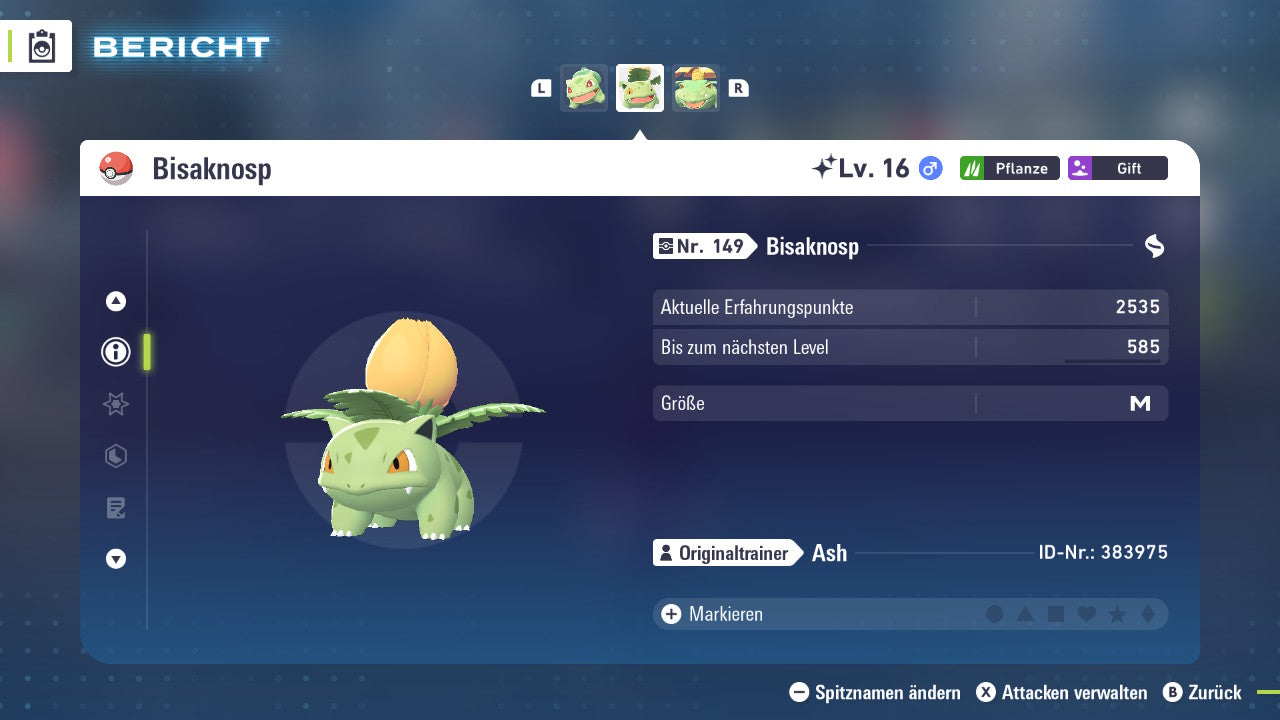1280x720 pixels.
Task: Switch to the hexagon shield side tab
Action: coord(116,456)
